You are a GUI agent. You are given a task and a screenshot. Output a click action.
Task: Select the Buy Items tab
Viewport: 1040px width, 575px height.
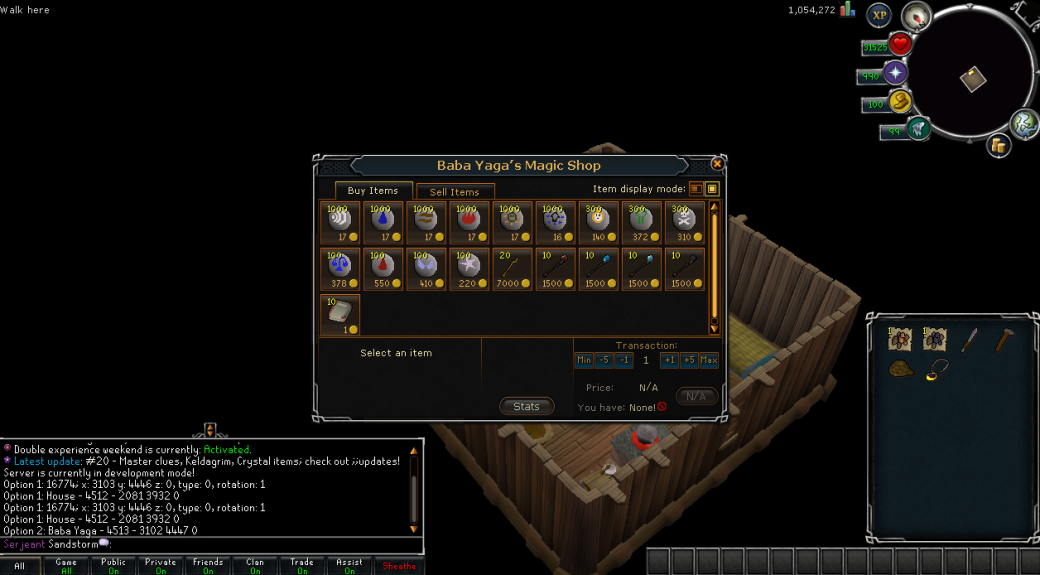(372, 191)
